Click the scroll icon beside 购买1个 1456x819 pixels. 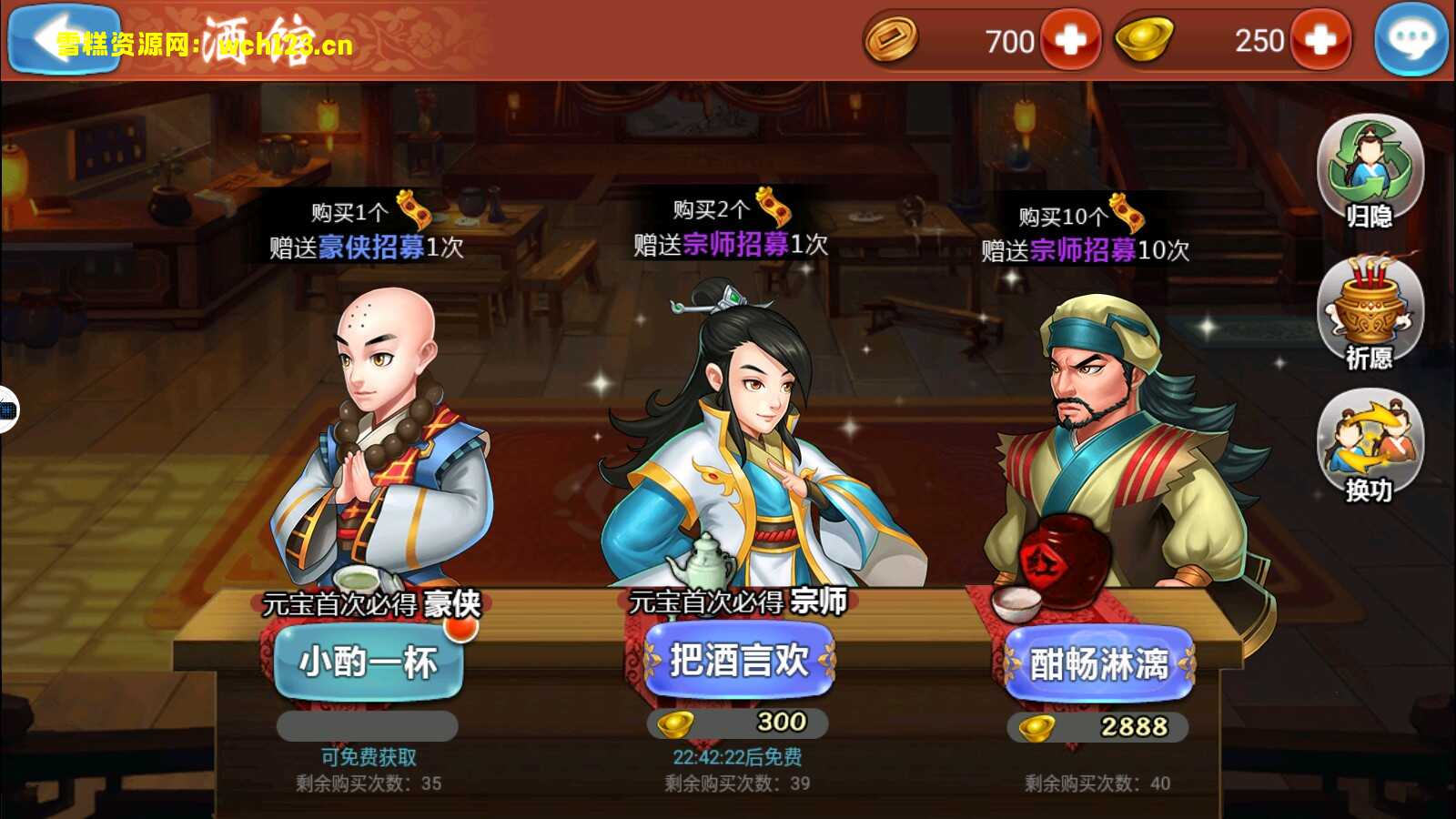(x=414, y=209)
